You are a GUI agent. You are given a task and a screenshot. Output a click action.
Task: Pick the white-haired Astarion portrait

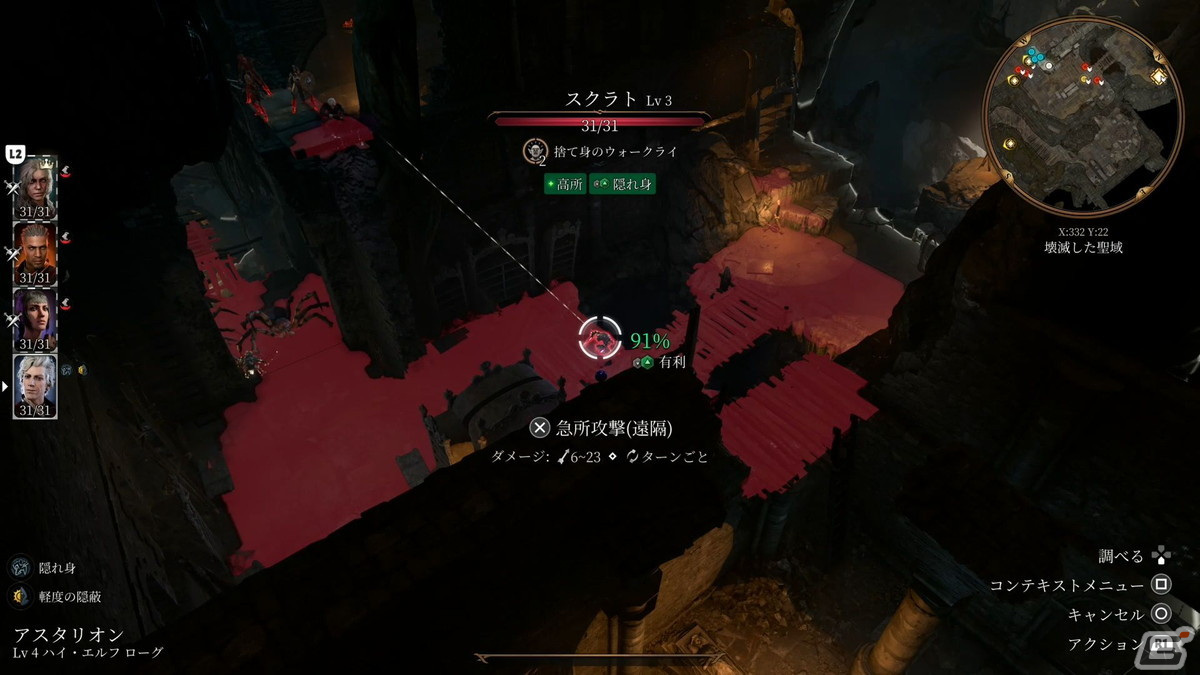pos(35,383)
